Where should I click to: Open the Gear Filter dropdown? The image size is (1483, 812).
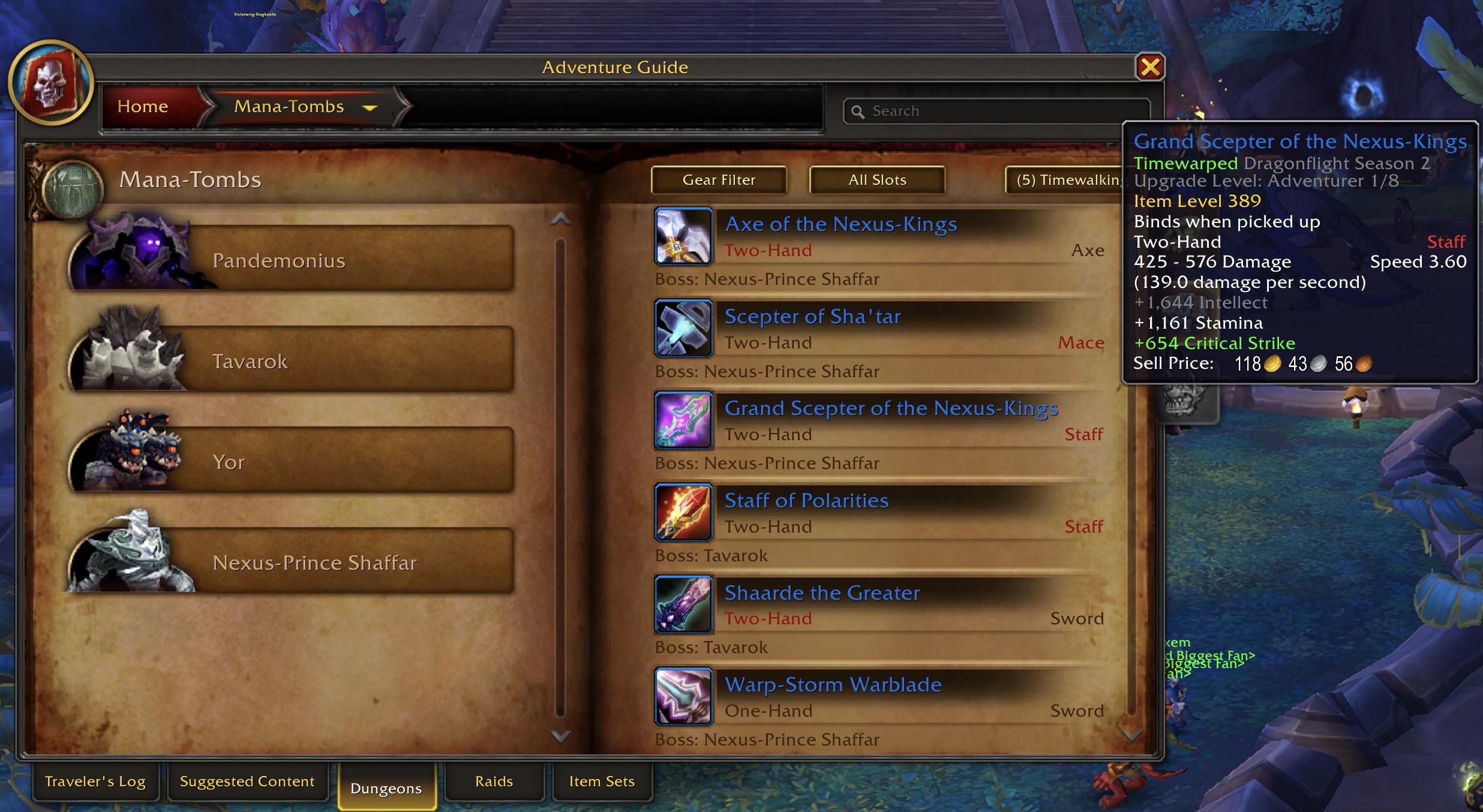[719, 180]
